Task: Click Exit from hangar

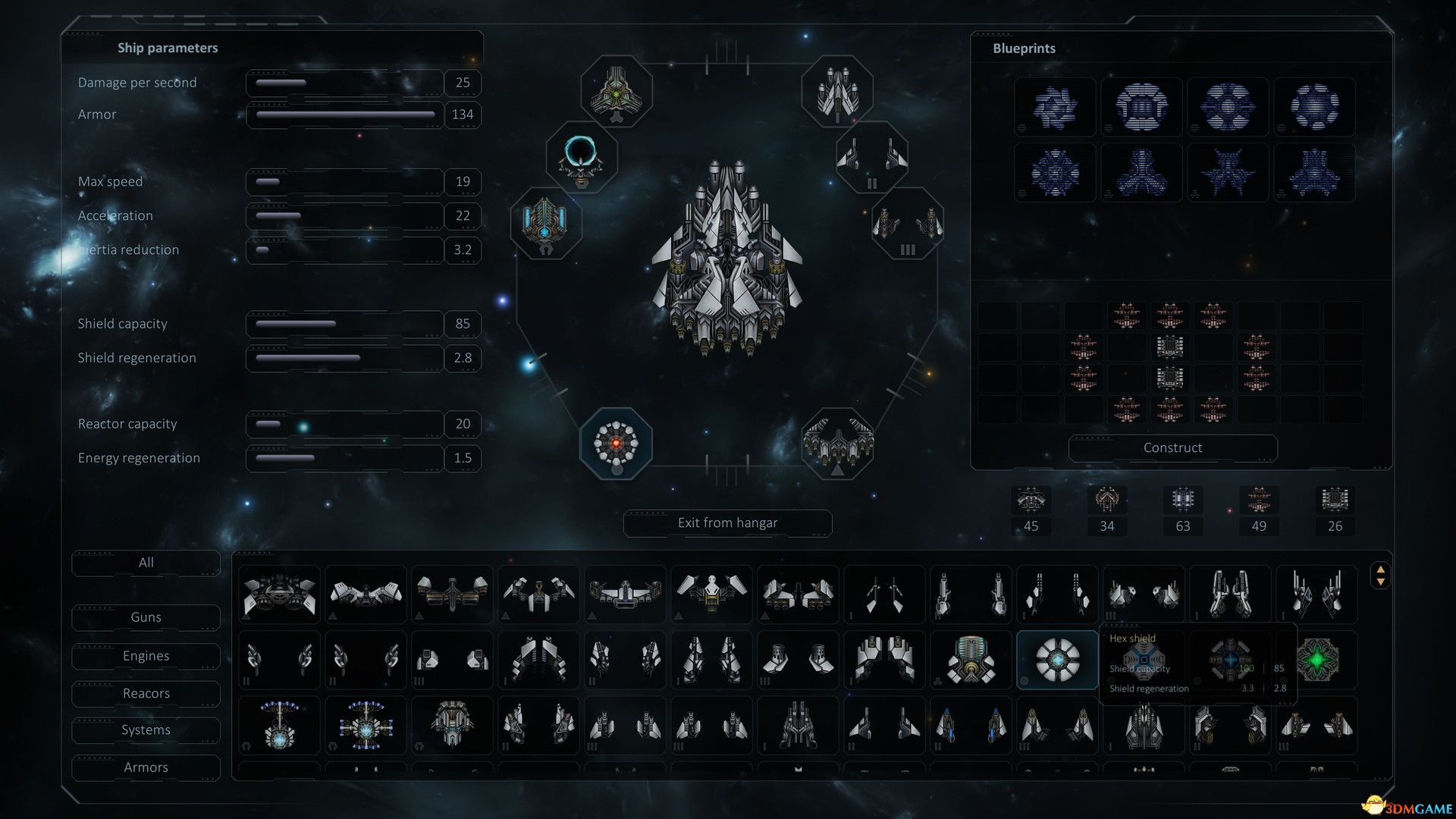Action: [x=727, y=522]
